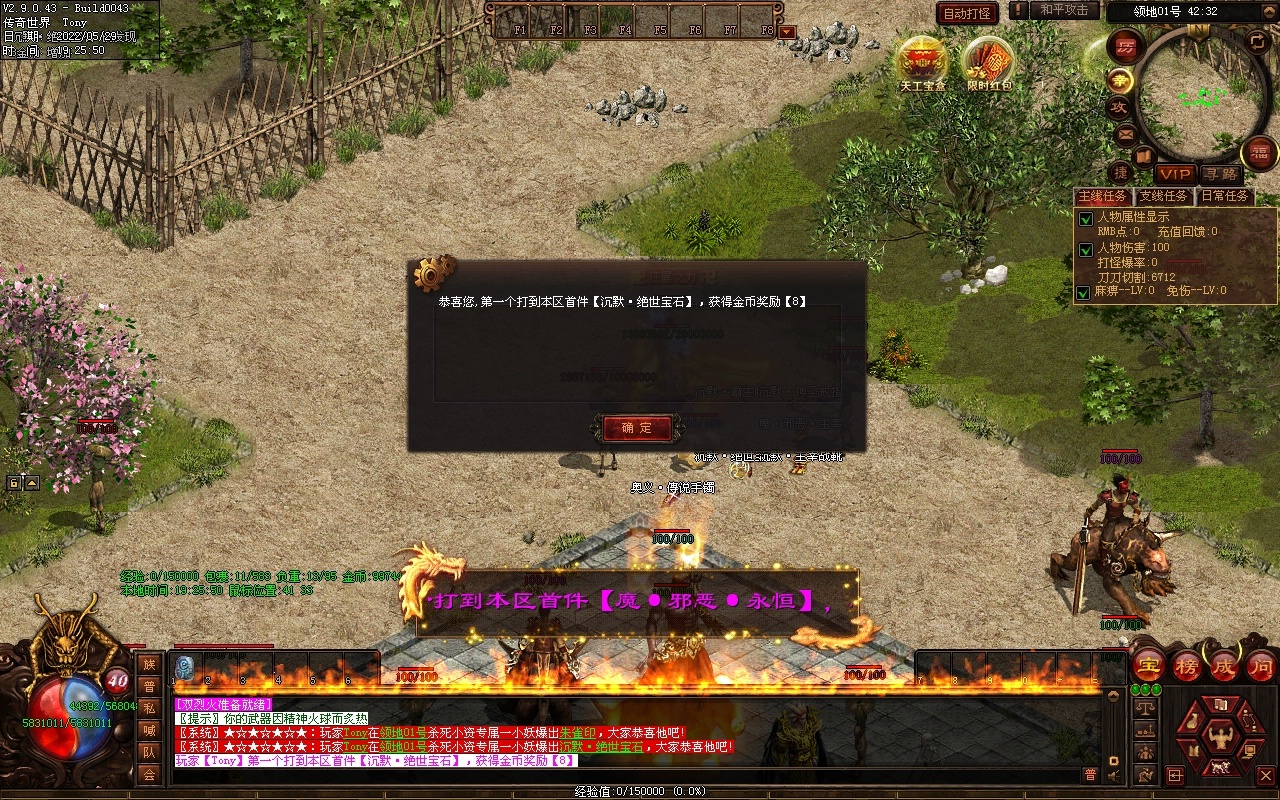Open the mail envelope icon
Screen dimensions: 1280x800
(1125, 133)
